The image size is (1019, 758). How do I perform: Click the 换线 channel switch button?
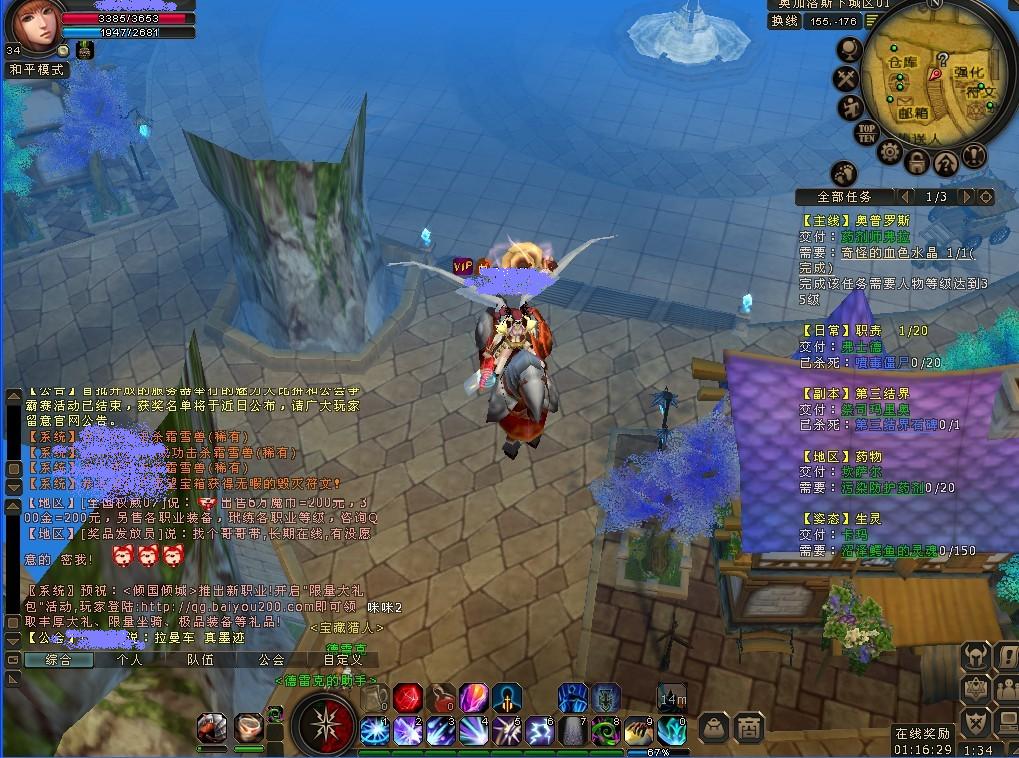pos(785,21)
